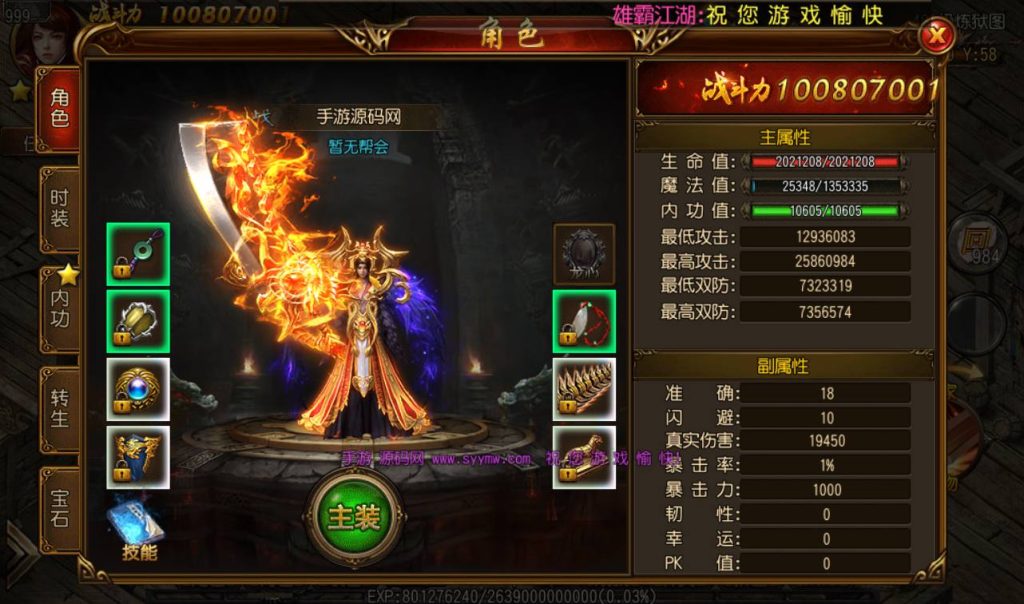The height and width of the screenshot is (604, 1024).
Task: Select the golden horse figurine slot
Action: point(584,457)
